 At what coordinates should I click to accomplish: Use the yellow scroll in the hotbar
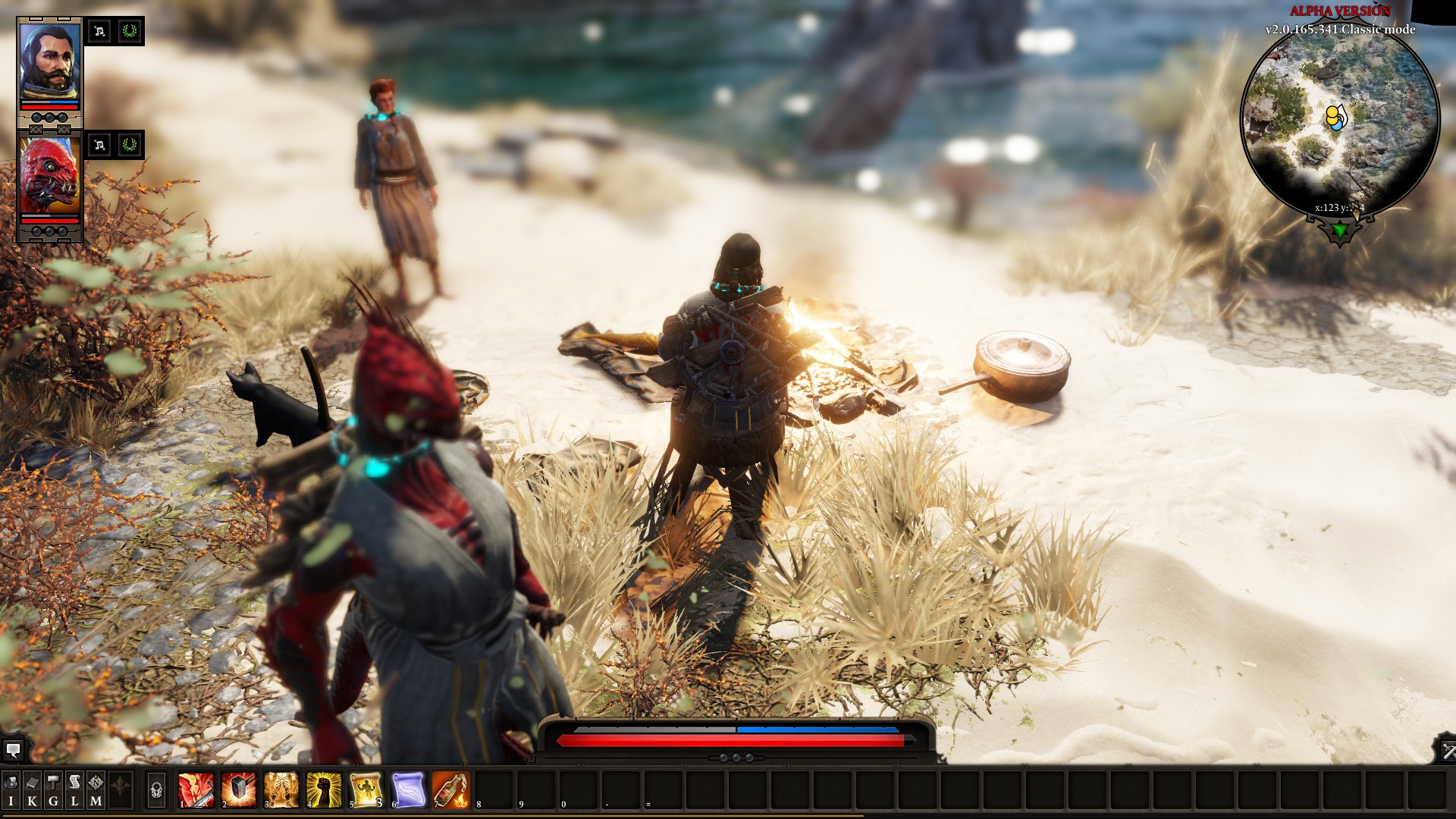click(366, 789)
